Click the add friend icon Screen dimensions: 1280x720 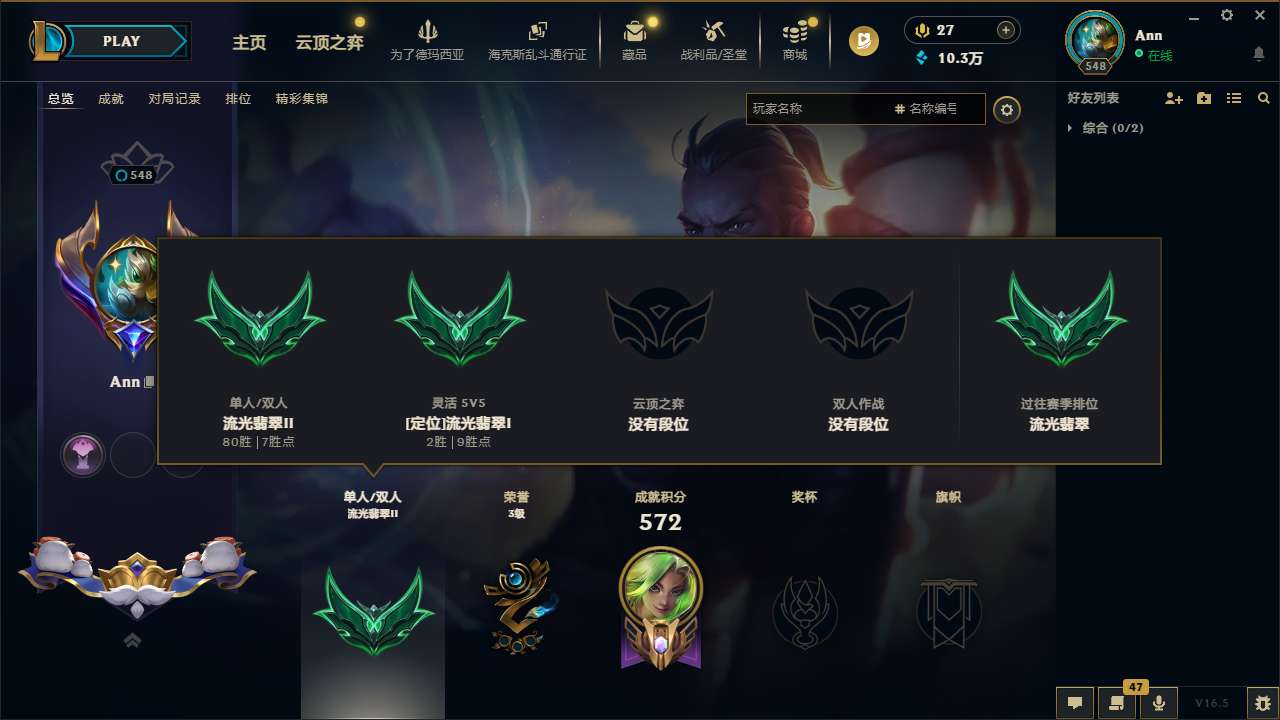pos(1172,98)
